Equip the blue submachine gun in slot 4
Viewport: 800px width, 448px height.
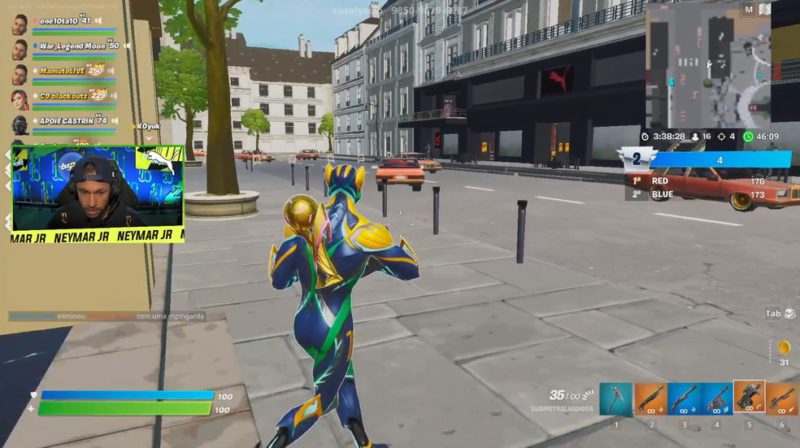click(716, 398)
